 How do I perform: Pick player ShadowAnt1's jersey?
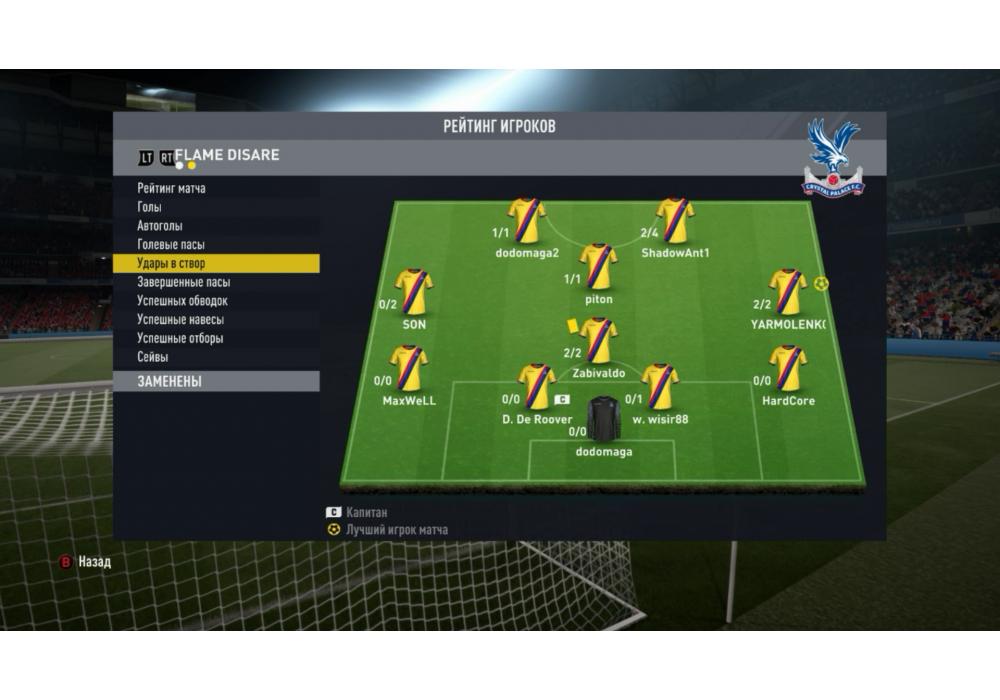point(675,220)
